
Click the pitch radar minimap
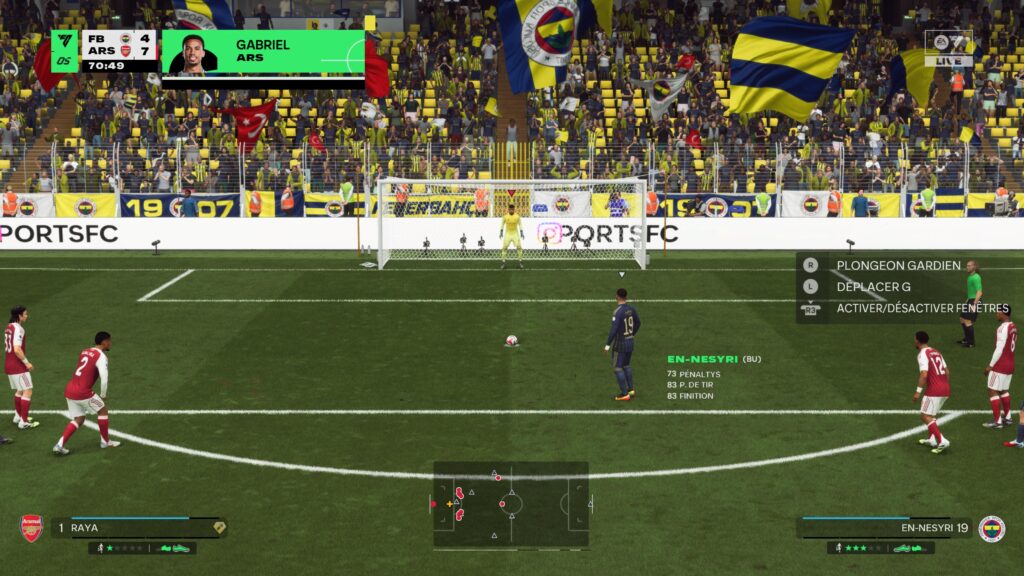tap(510, 504)
